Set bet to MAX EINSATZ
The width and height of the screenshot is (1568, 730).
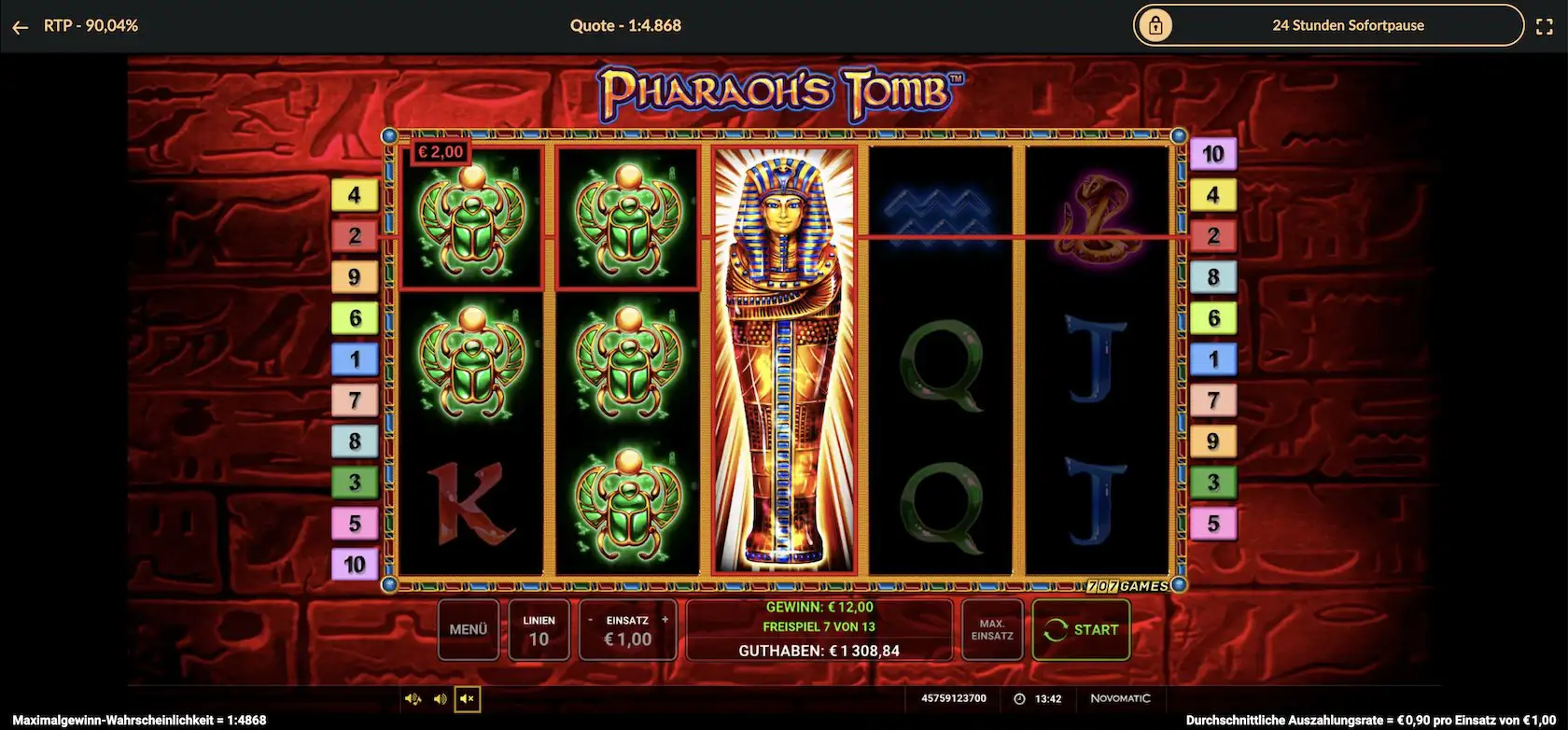pyautogui.click(x=992, y=630)
